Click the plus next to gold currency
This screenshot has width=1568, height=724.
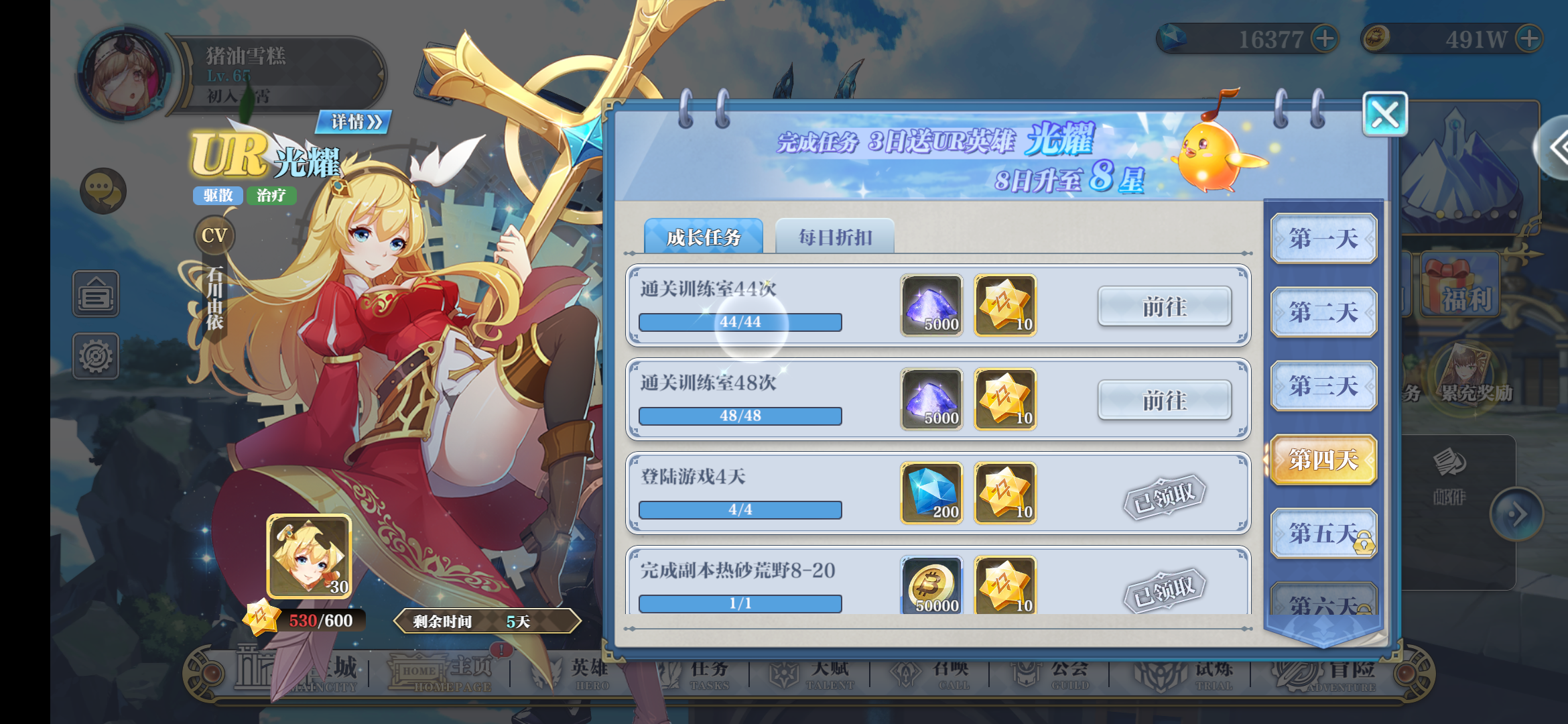pos(1528,39)
